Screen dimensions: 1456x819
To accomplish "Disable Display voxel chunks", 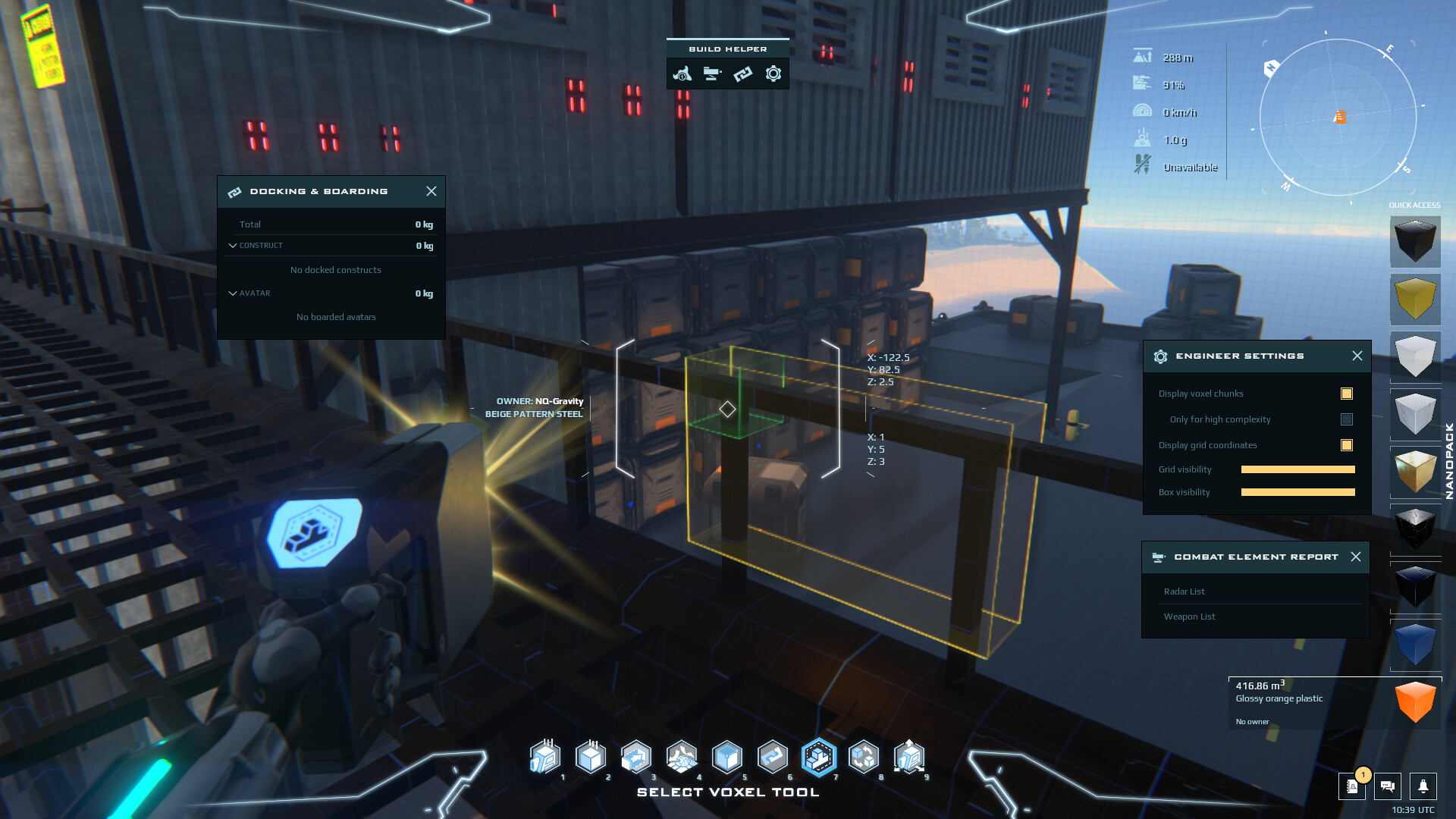I will [1347, 394].
